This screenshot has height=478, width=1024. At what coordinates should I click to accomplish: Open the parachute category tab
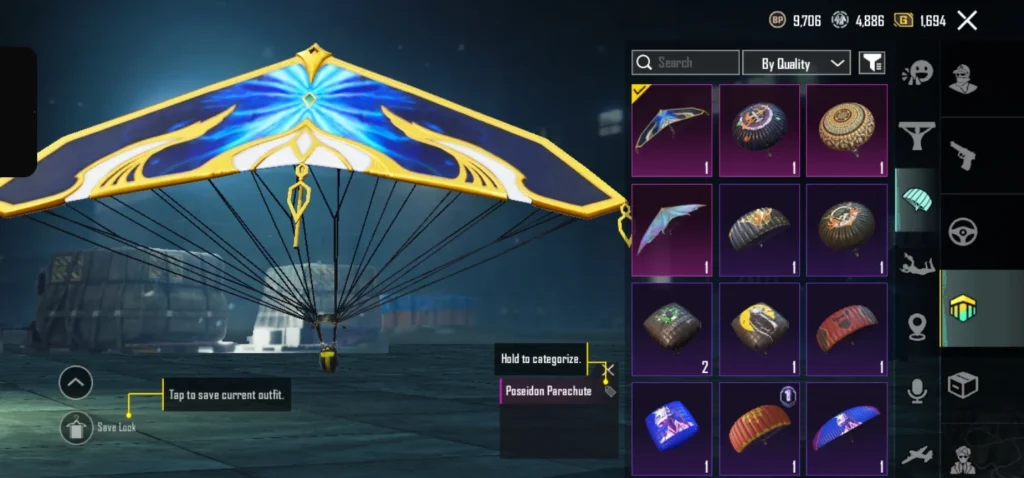[x=916, y=198]
